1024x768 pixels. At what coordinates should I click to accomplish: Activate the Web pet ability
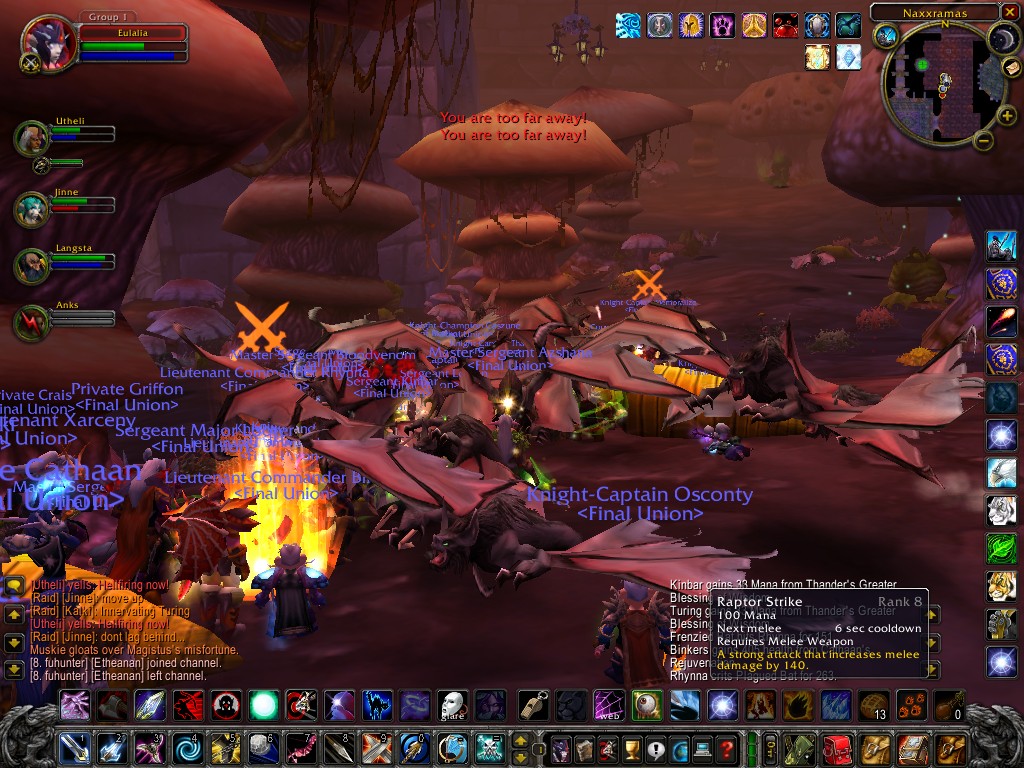[x=609, y=705]
